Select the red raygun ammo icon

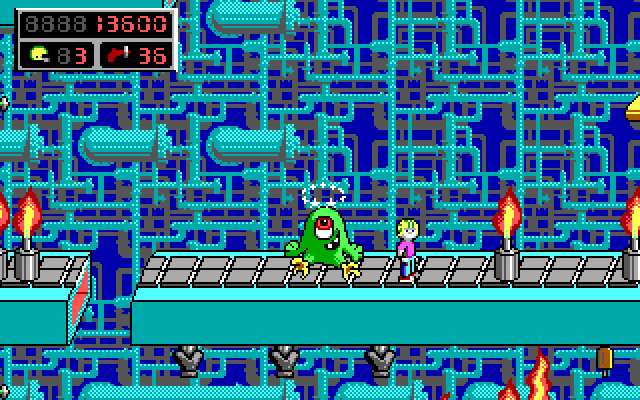coord(119,55)
